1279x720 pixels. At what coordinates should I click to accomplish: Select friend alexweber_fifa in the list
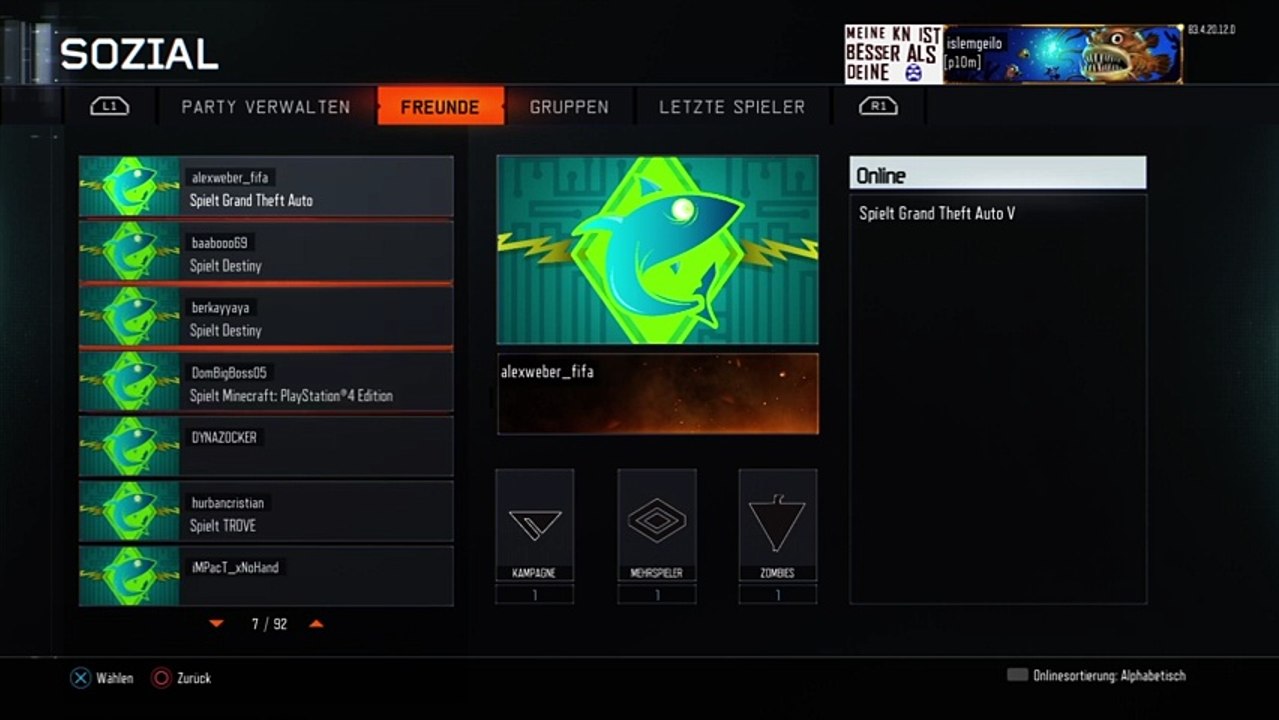(266, 187)
